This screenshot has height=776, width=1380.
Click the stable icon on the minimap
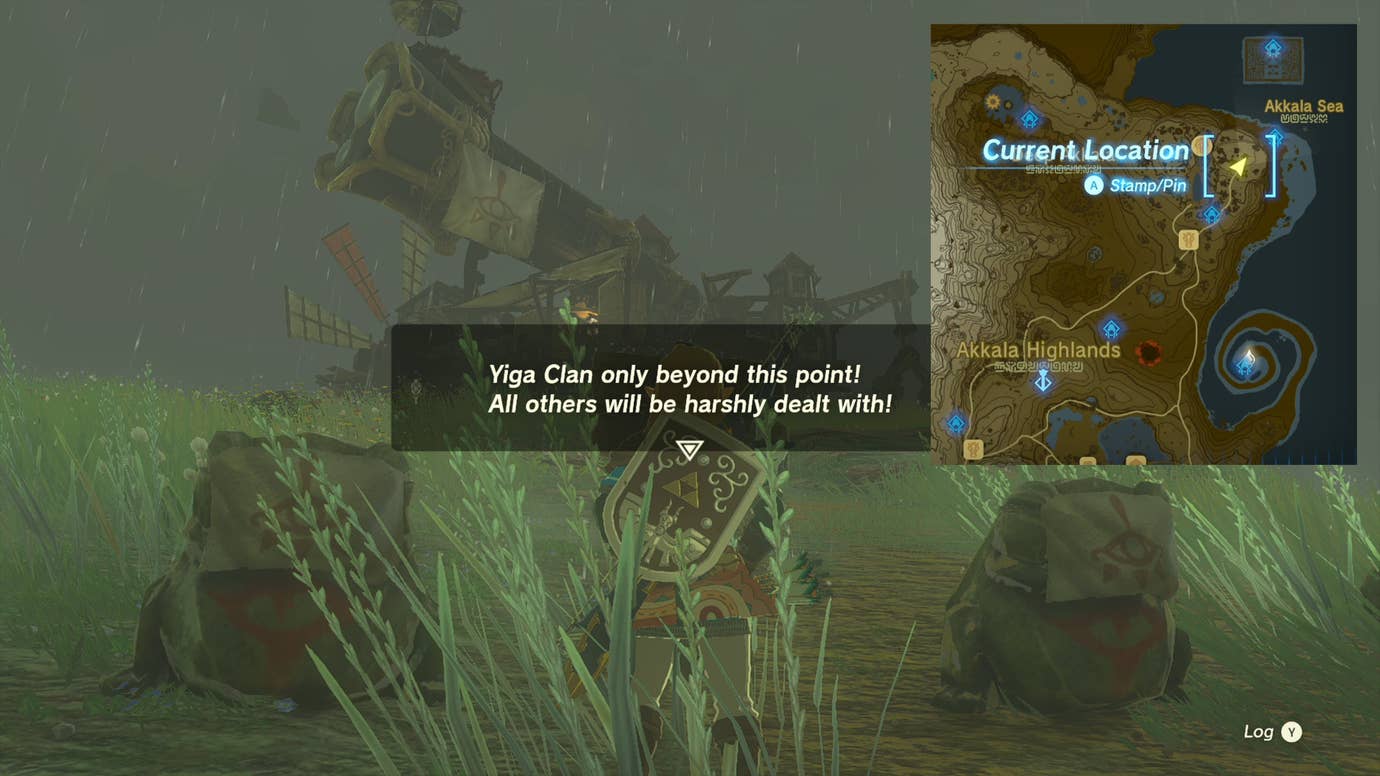coord(1189,240)
